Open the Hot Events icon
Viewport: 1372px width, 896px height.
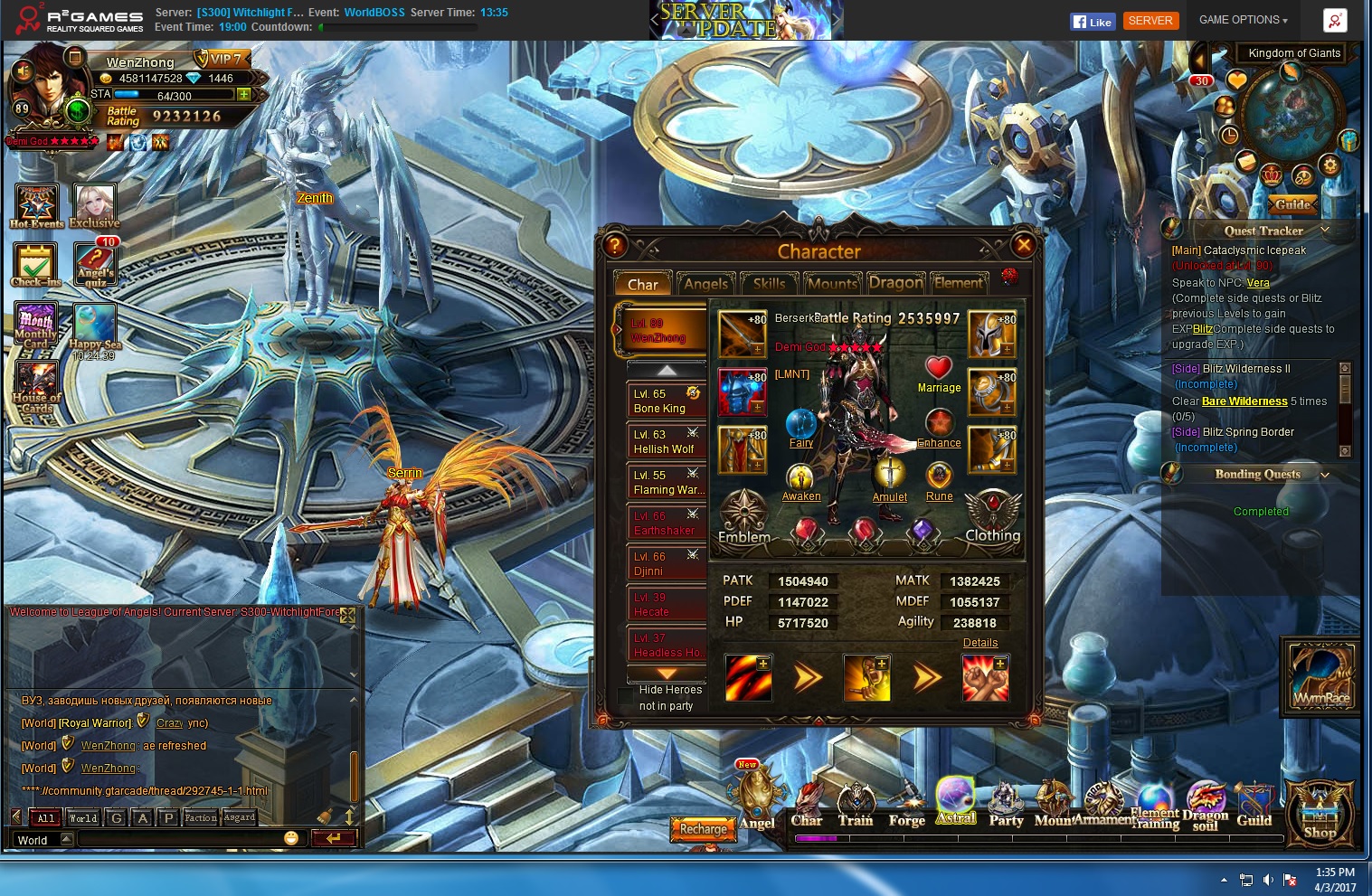(37, 204)
